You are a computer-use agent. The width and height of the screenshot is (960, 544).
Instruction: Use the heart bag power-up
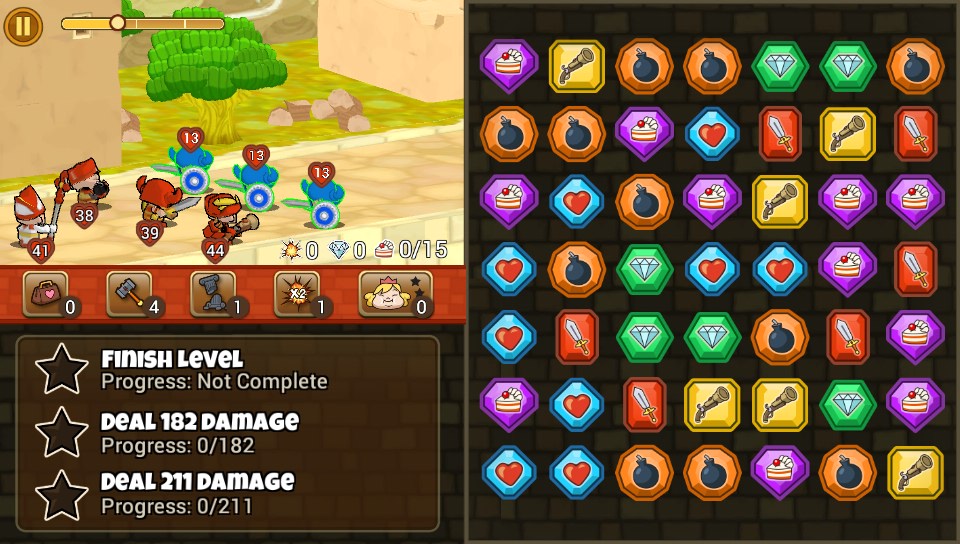(46, 293)
